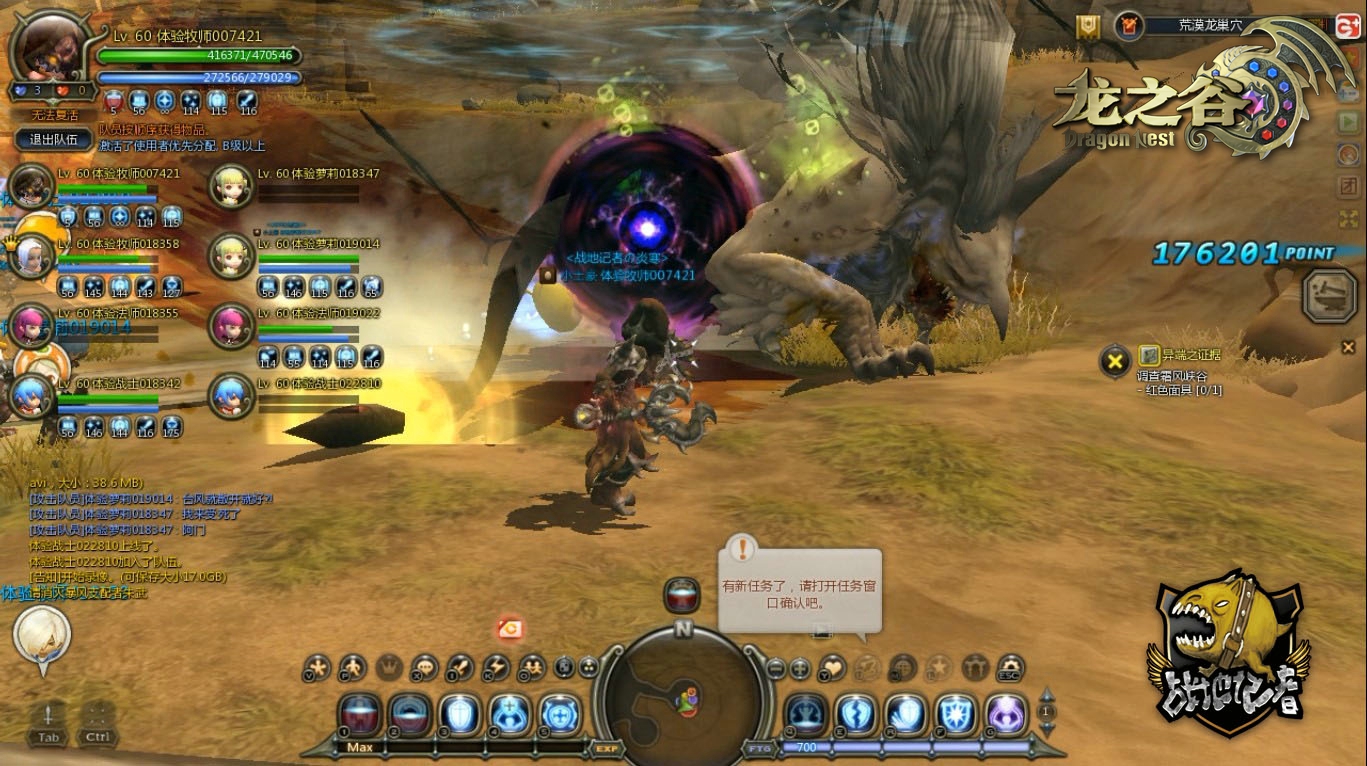The width and height of the screenshot is (1367, 766).
Task: Close the quest tracker with yellow X
Action: [x=1115, y=361]
